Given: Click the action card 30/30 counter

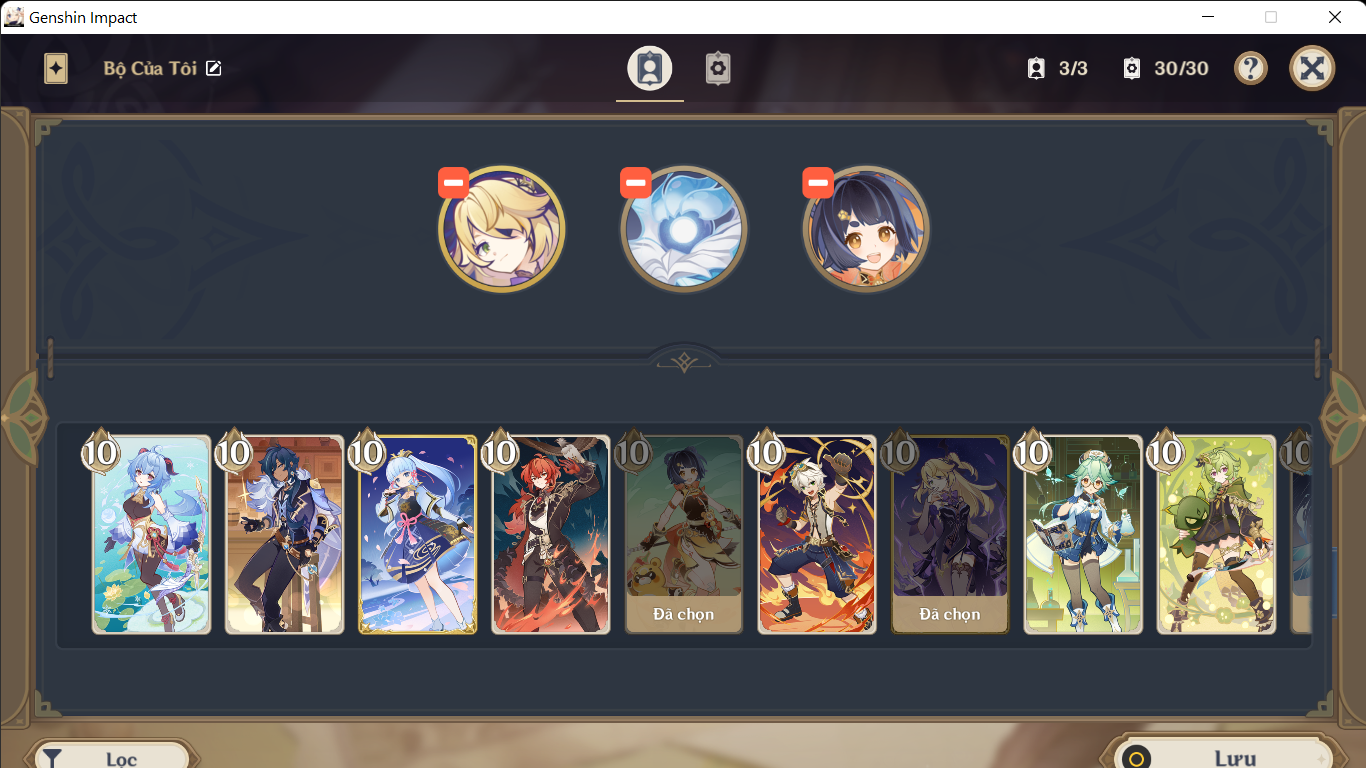Looking at the screenshot, I should 1166,68.
